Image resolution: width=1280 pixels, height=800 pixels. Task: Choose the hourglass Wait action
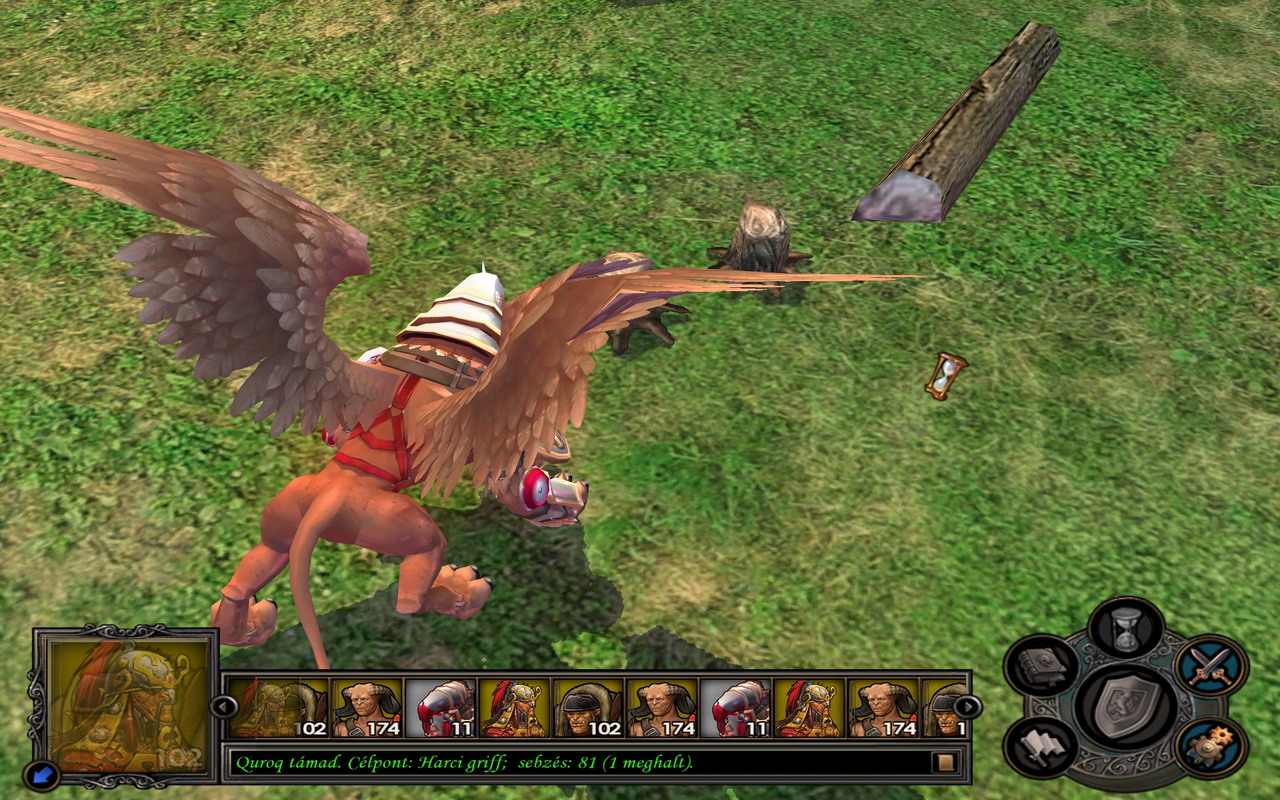(x=1126, y=630)
